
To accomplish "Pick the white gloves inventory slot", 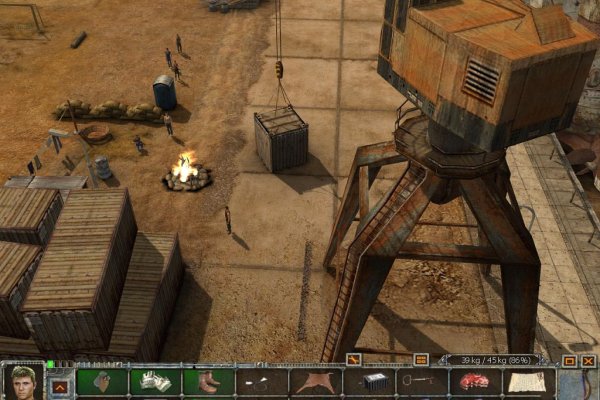I will 155,382.
